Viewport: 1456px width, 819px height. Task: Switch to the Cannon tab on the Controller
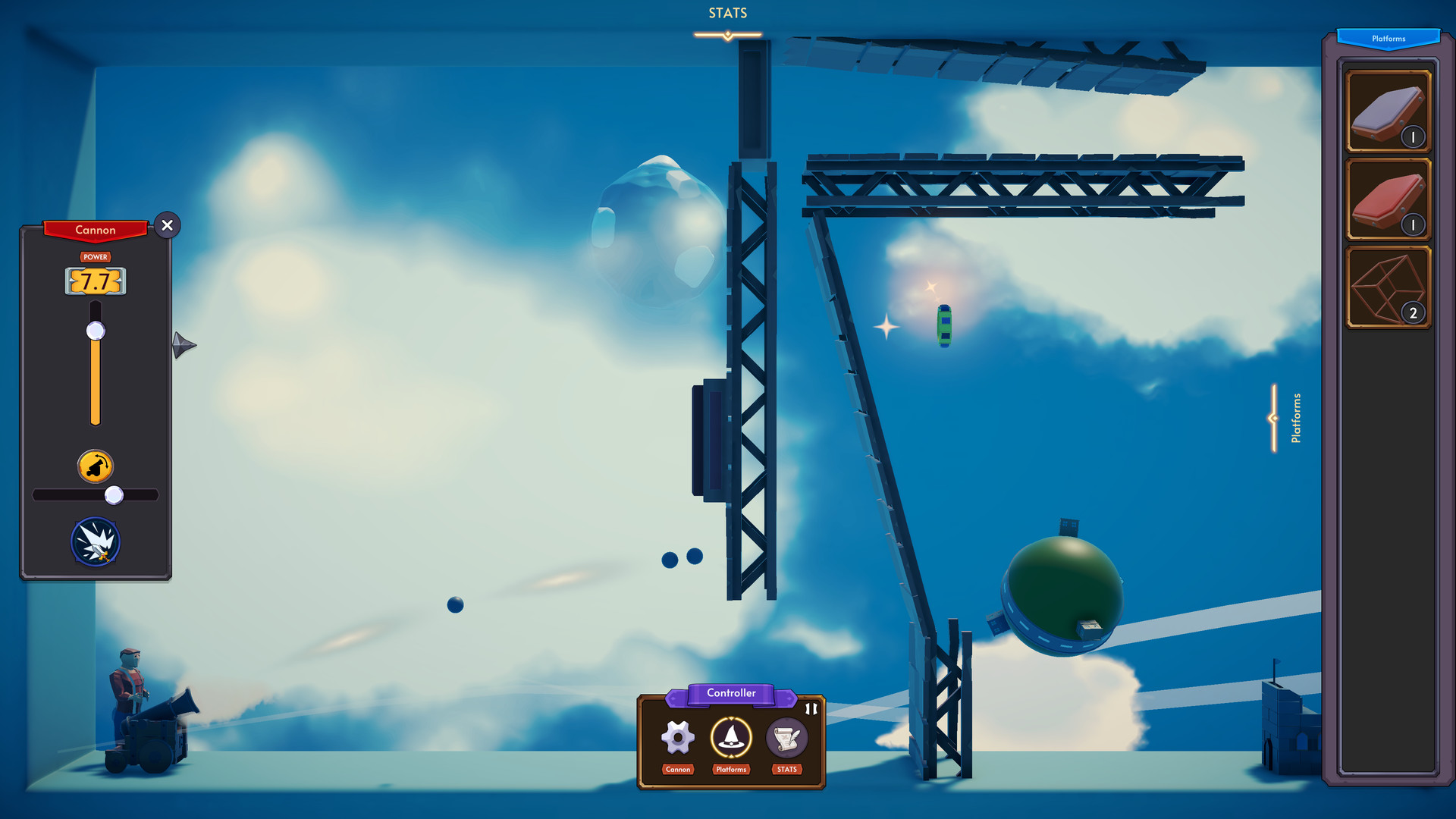coord(677,769)
